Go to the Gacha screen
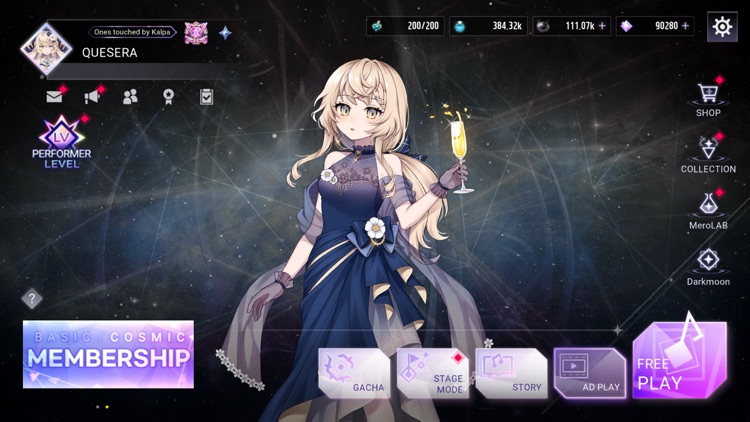Screen dimensions: 750x422 coord(354,372)
